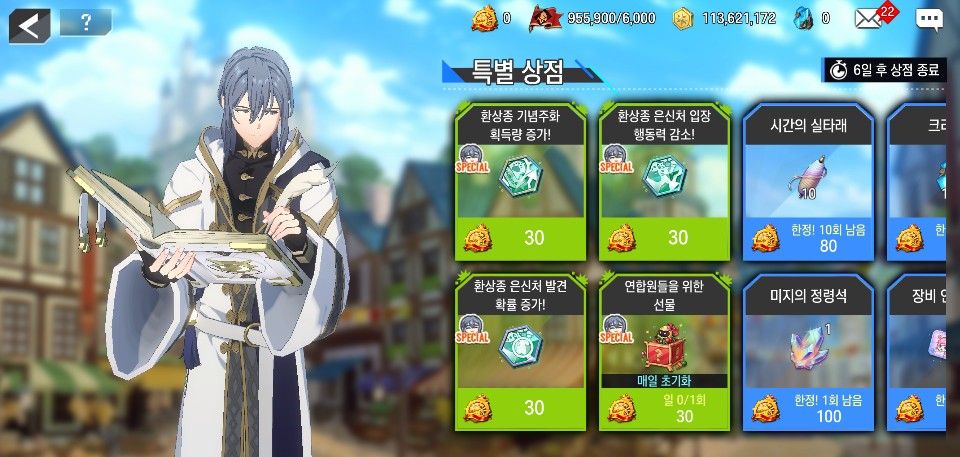Select the 미지의 정령석 crystal item

[808, 350]
